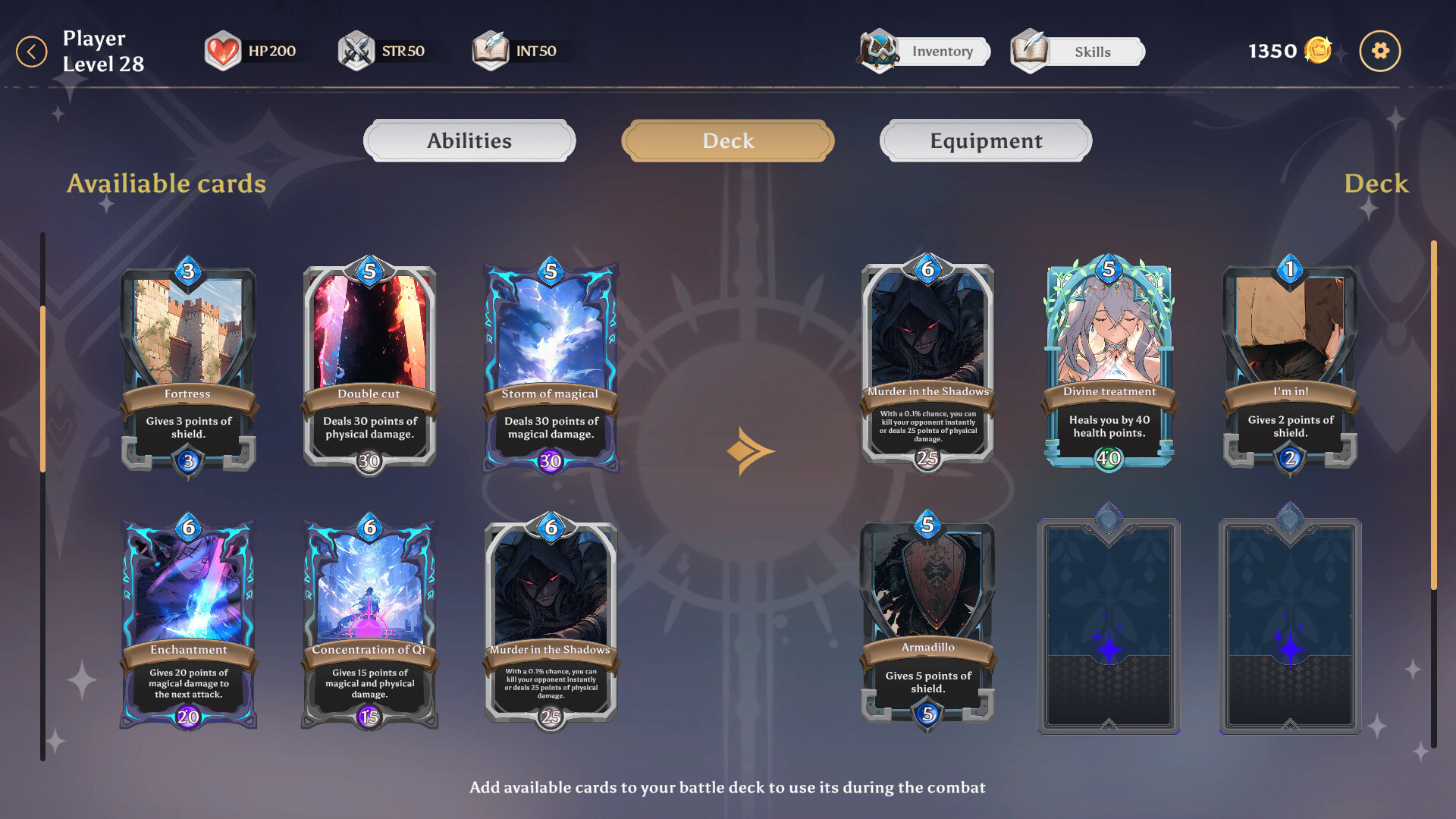Image resolution: width=1456 pixels, height=819 pixels.
Task: Open the Skills feather icon
Action: [x=1031, y=51]
